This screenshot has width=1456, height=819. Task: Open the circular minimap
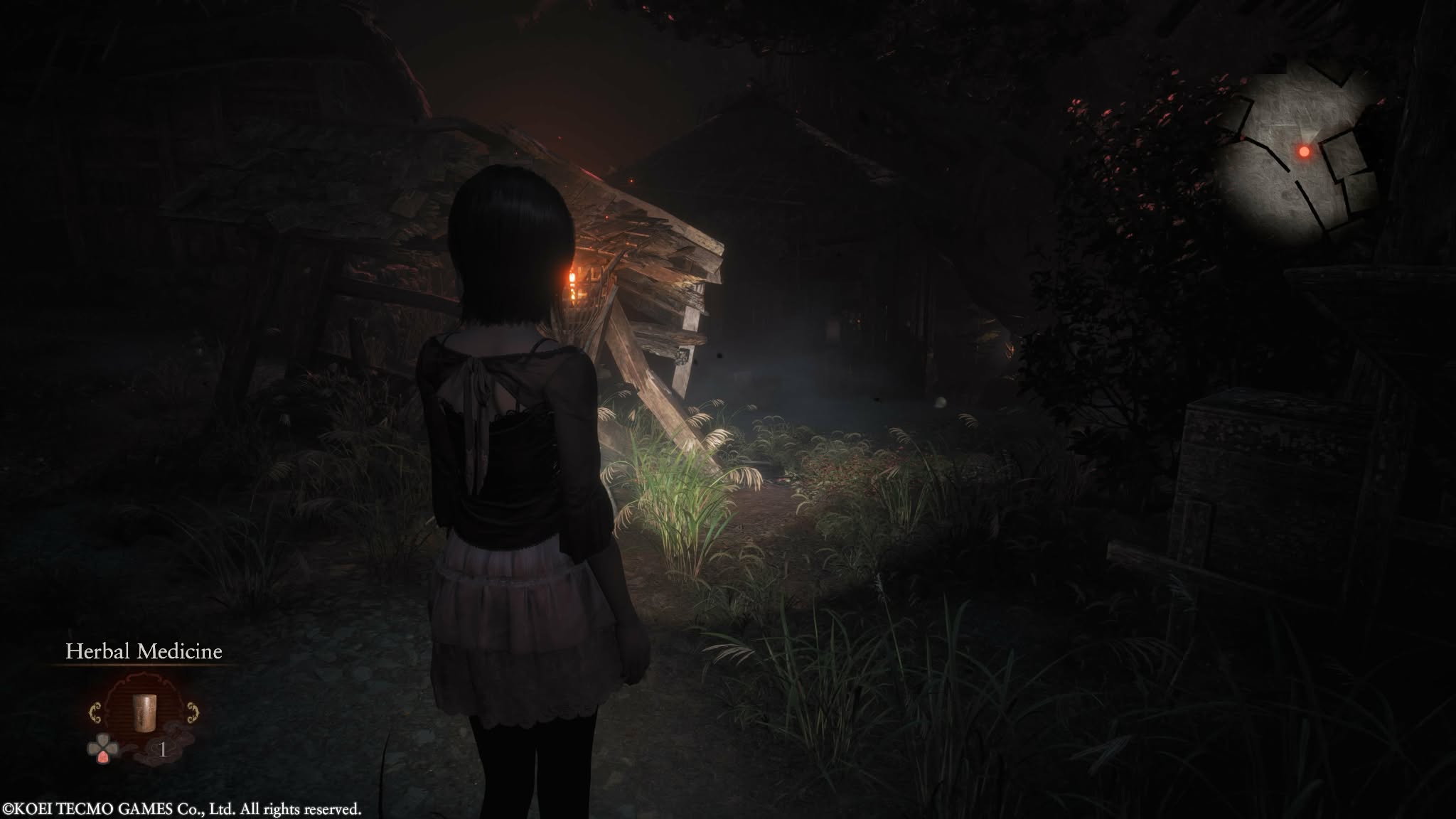(1300, 152)
